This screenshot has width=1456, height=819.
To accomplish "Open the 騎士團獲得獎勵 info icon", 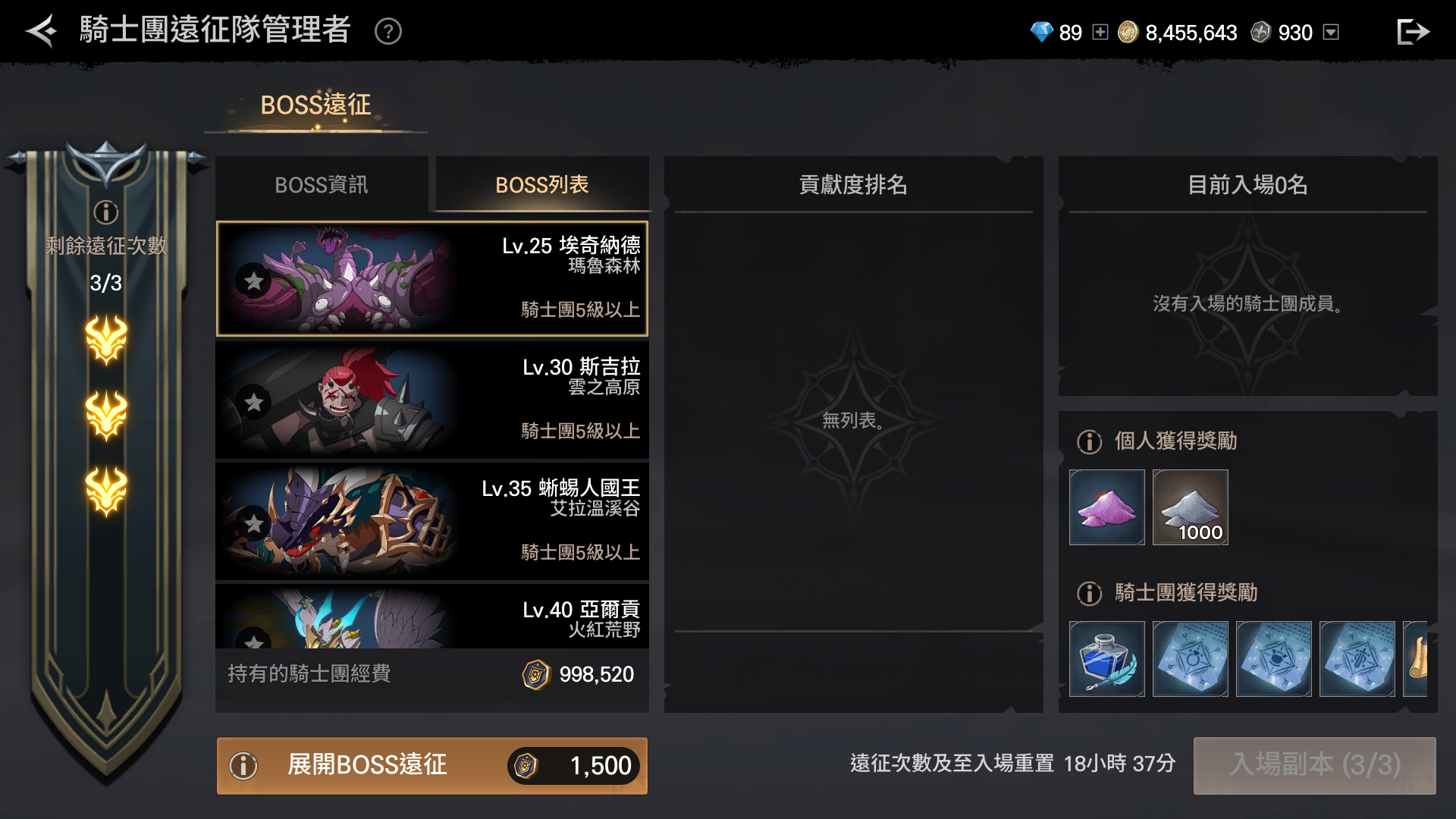I will tap(1090, 593).
